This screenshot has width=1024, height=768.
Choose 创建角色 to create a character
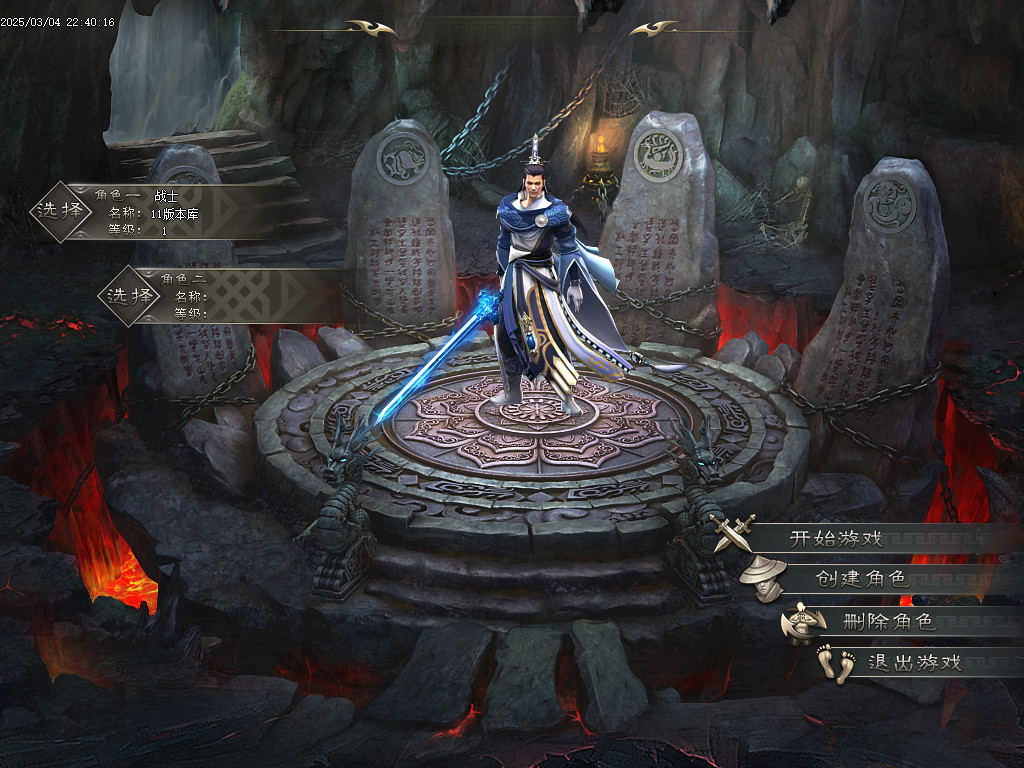pos(860,578)
